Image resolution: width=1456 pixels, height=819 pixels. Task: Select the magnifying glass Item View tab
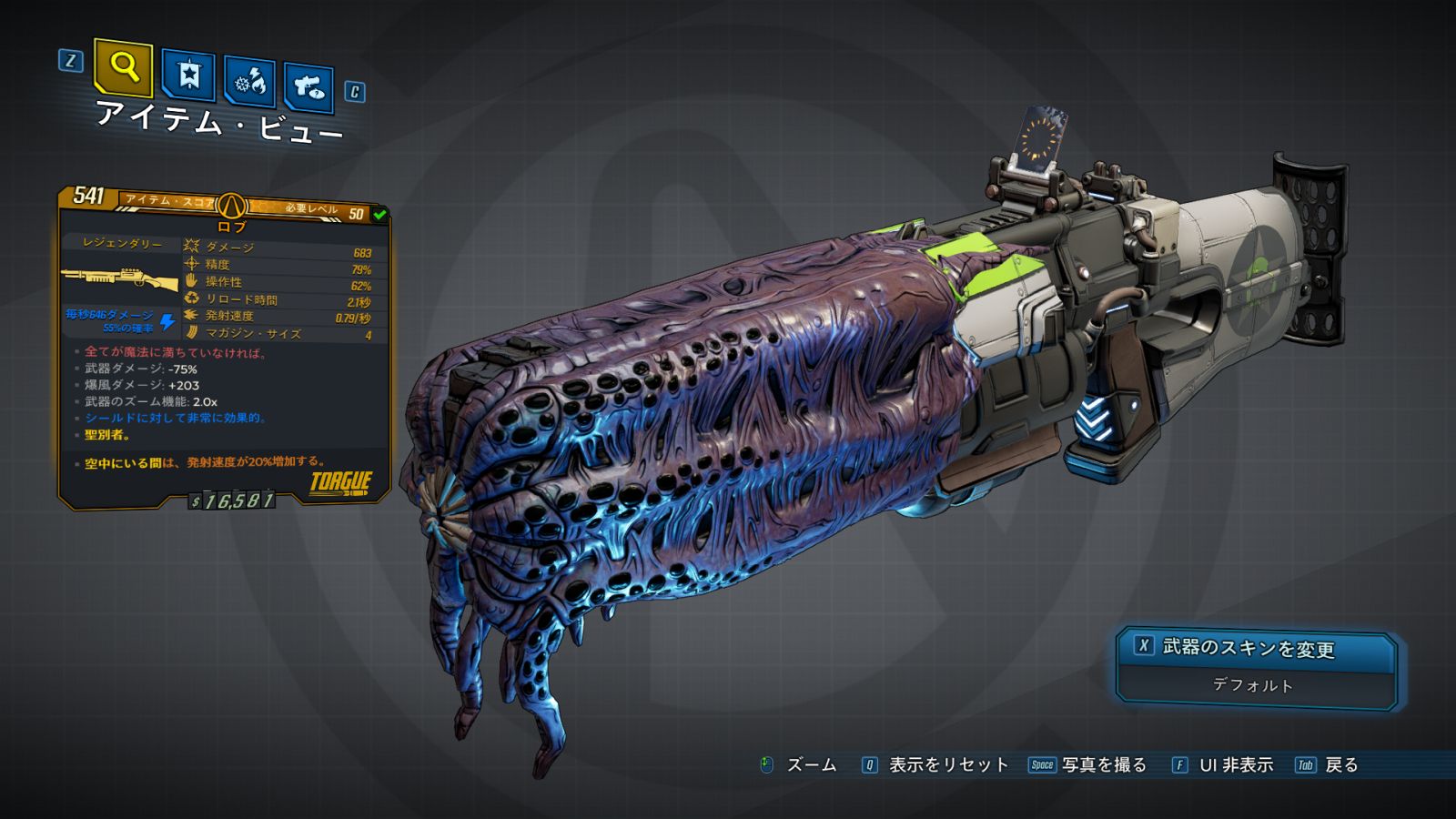123,67
